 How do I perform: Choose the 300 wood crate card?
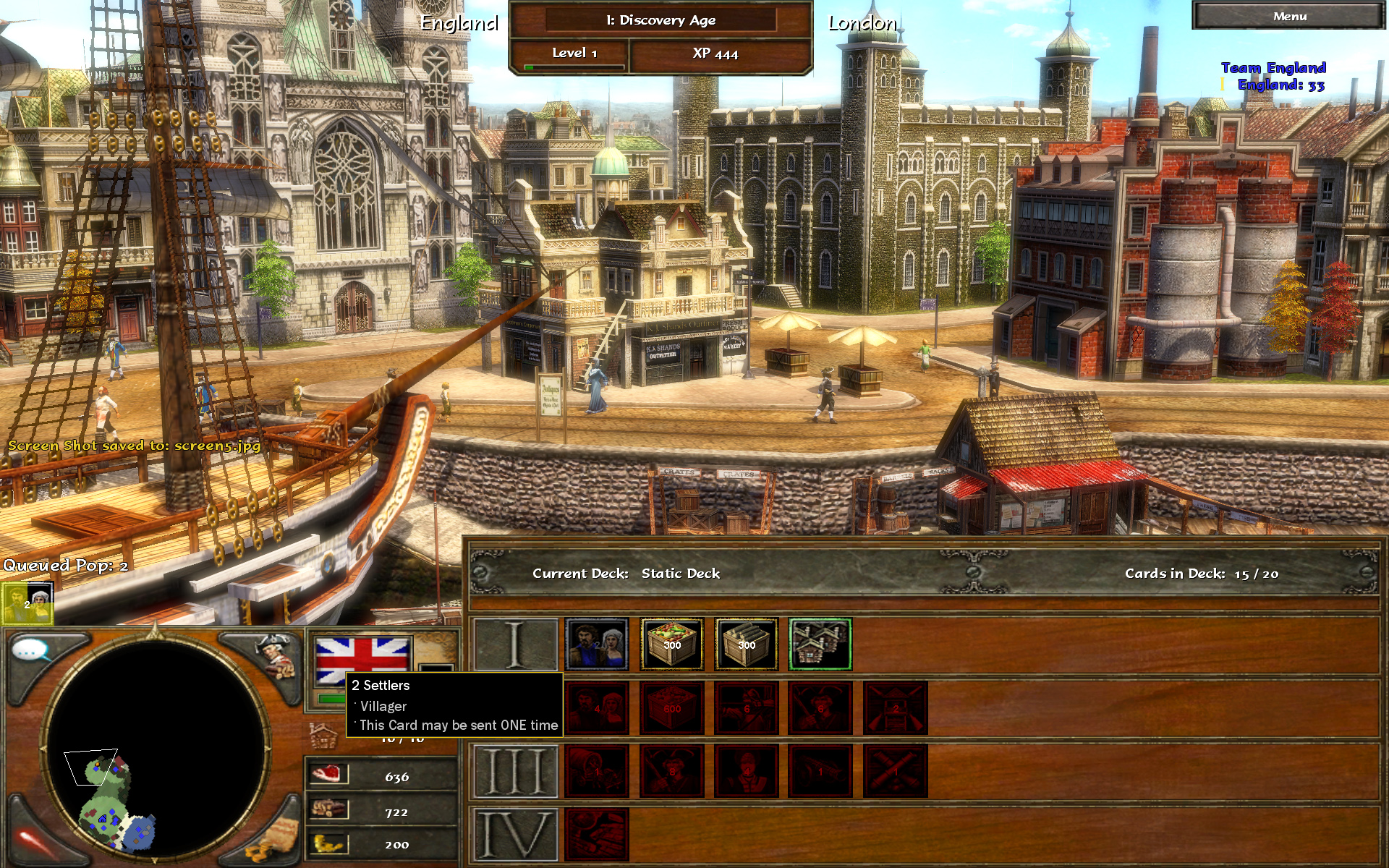tap(747, 644)
